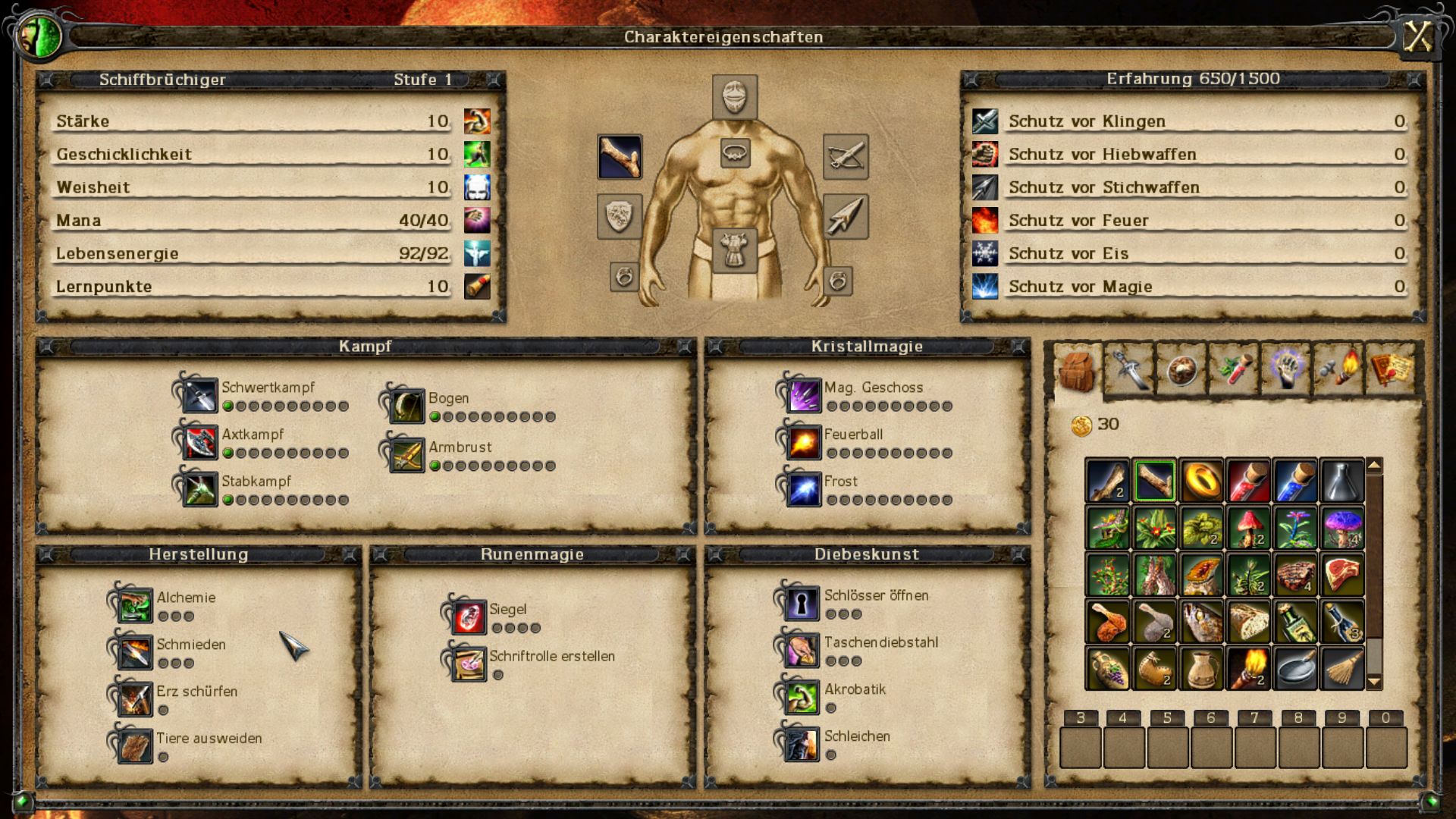Click the Feuerball crystal magic icon
Screen dimensions: 1456x819
point(805,443)
